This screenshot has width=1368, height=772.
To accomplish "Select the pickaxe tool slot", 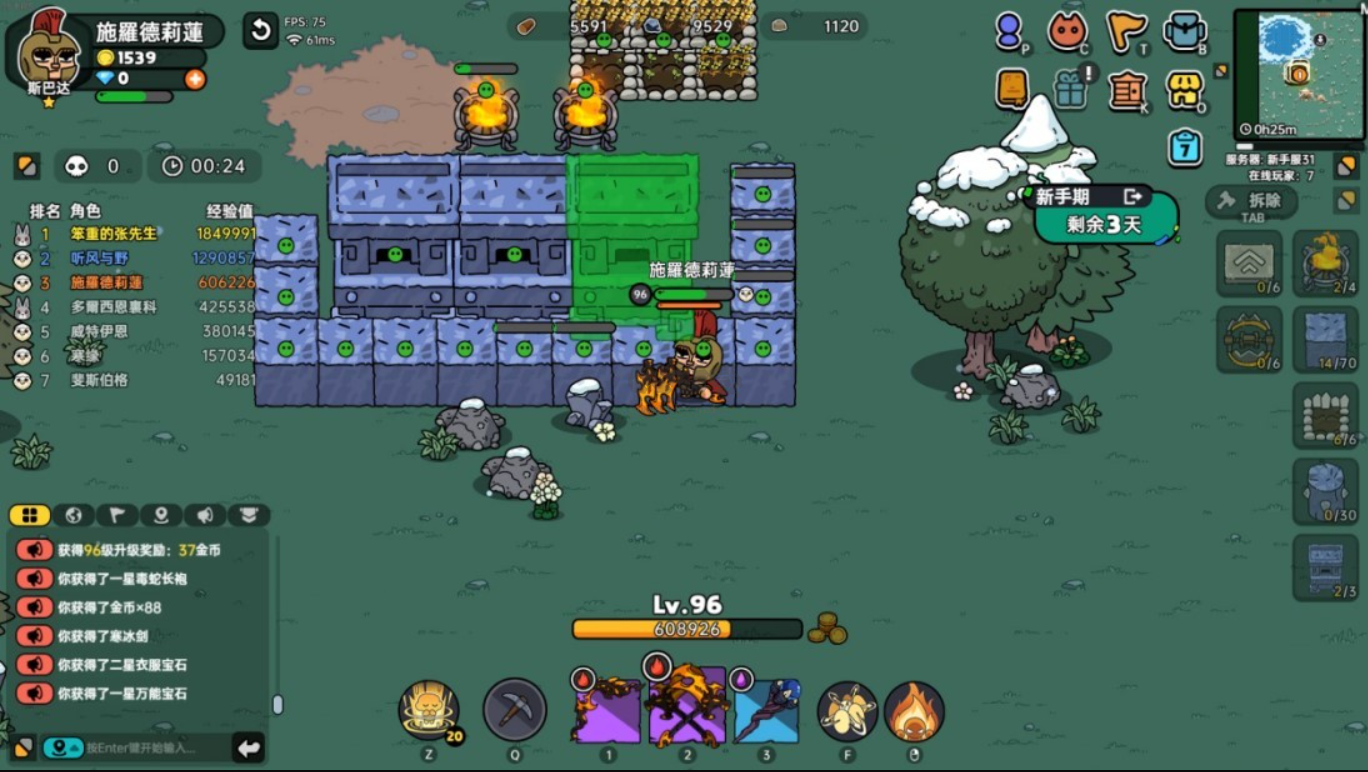I will pyautogui.click(x=515, y=710).
